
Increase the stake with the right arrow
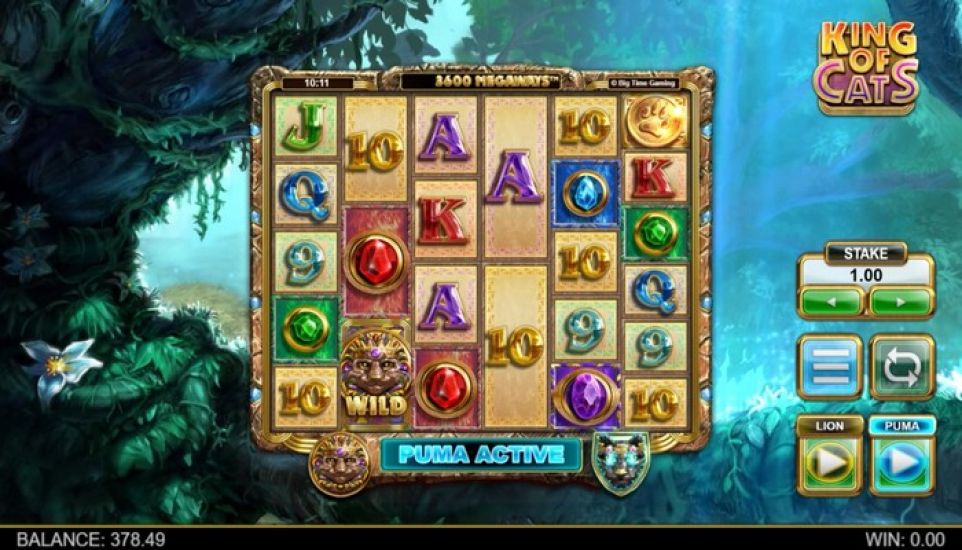coord(901,301)
